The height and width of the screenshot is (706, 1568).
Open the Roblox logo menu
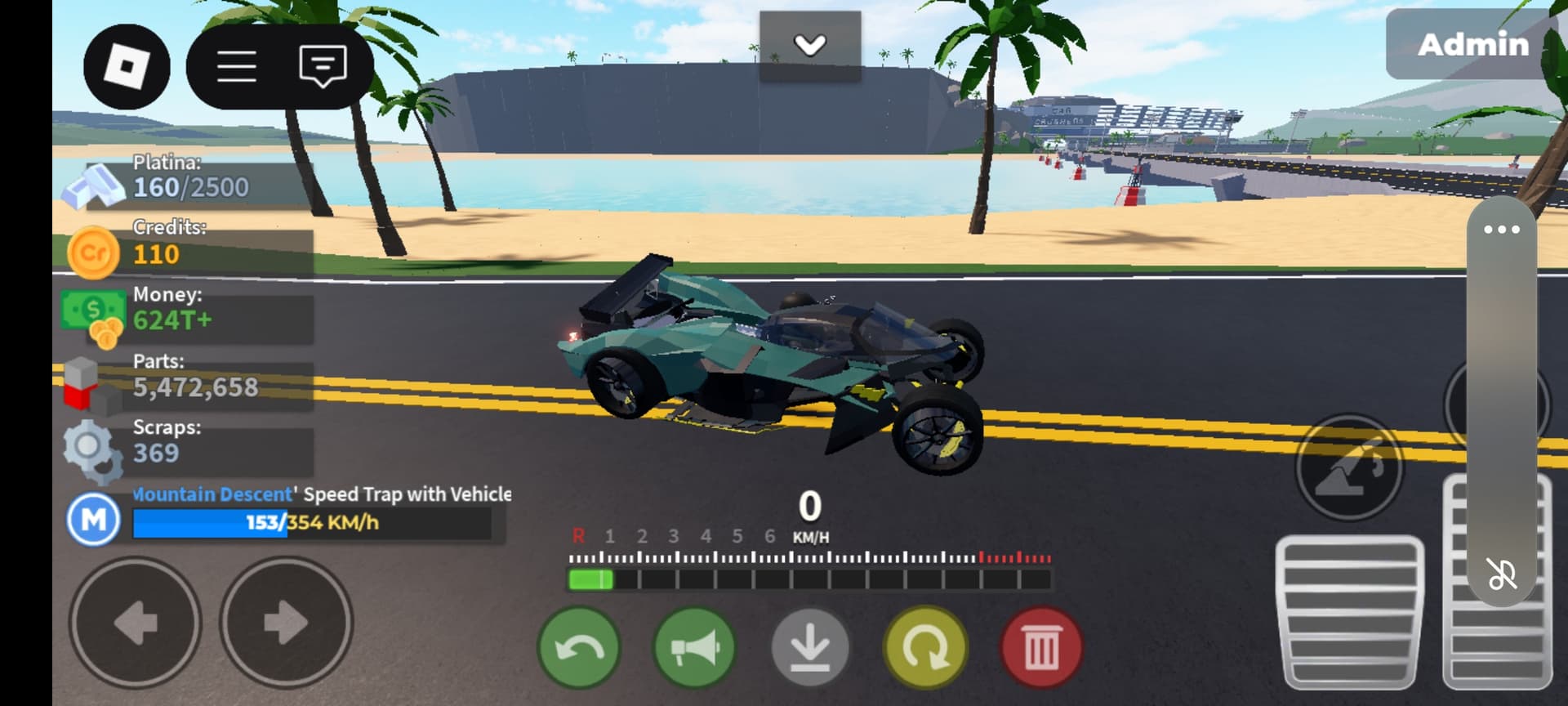pyautogui.click(x=127, y=66)
